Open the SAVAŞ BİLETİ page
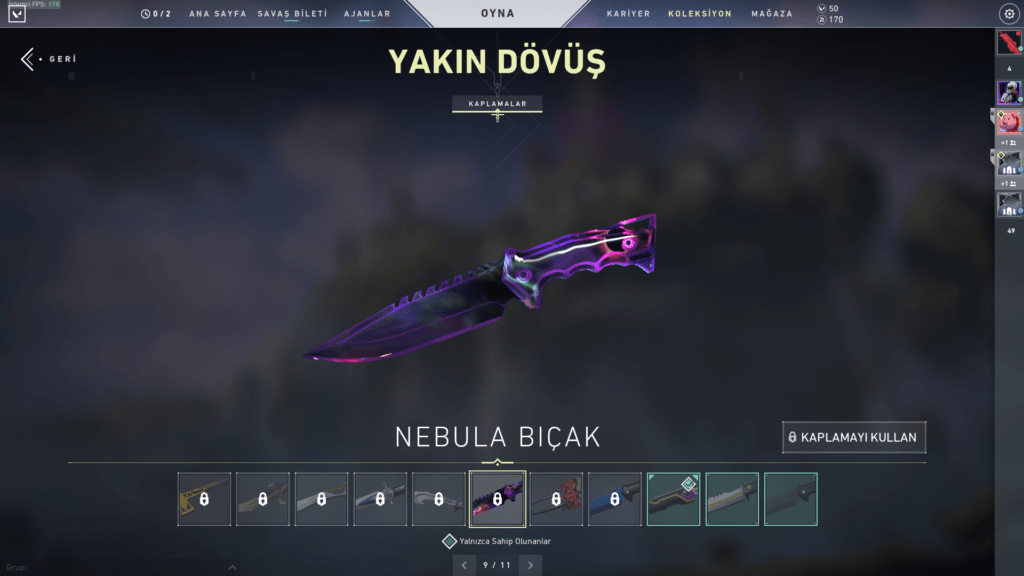 click(x=292, y=14)
